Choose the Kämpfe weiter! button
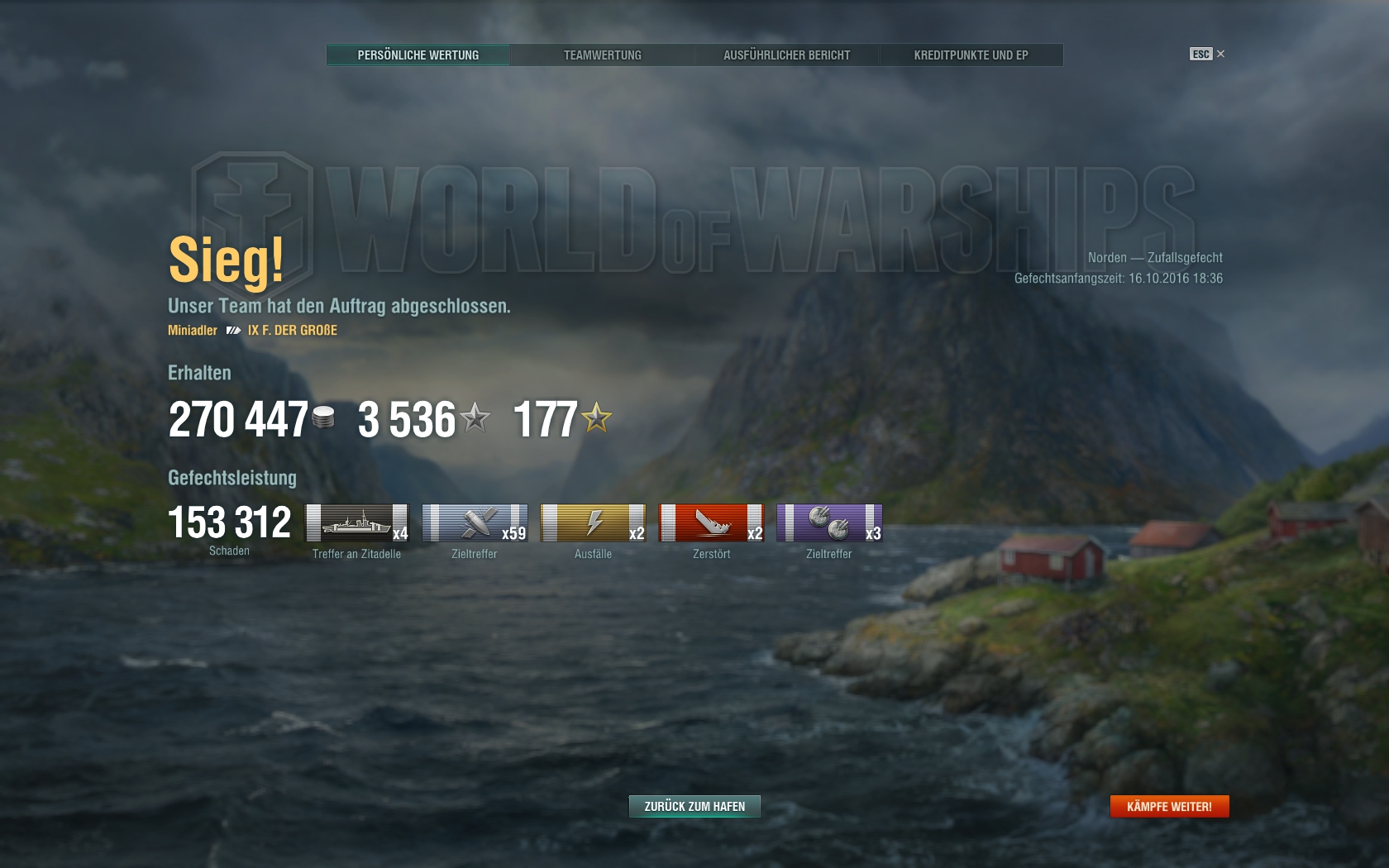The width and height of the screenshot is (1389, 868). pos(1169,806)
